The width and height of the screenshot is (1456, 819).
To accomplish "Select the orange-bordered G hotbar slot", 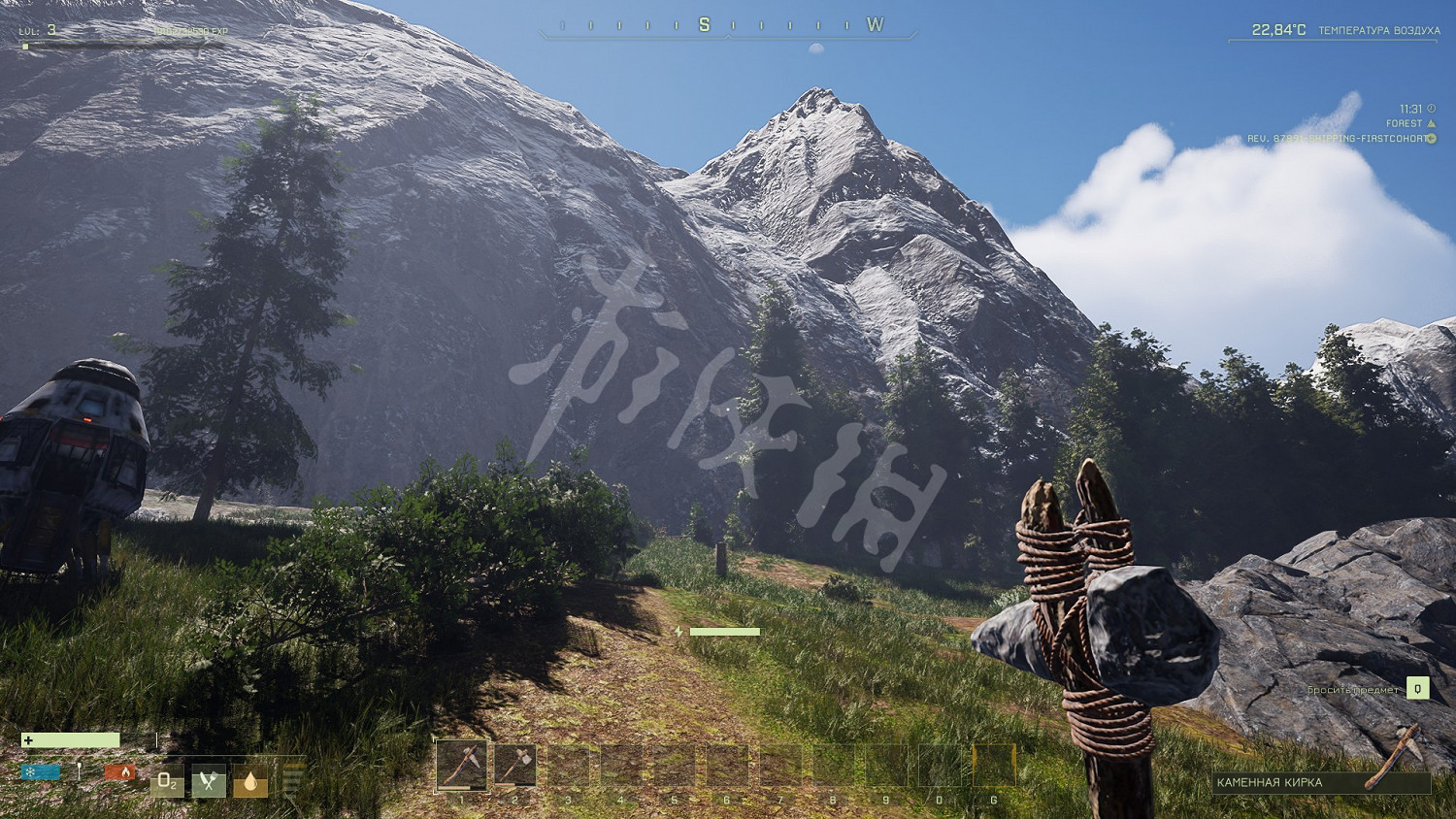I will [x=993, y=765].
